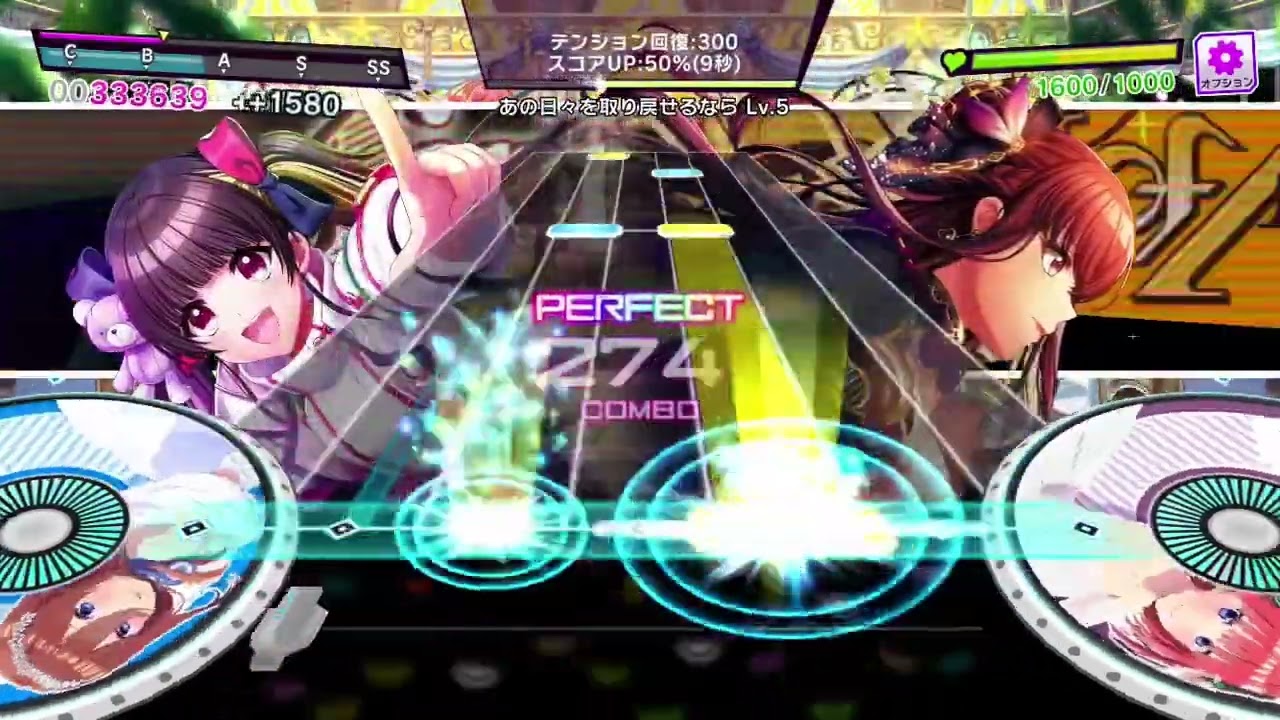The height and width of the screenshot is (720, 1280).
Task: Click the SS rank marker on the gauge
Action: (378, 68)
